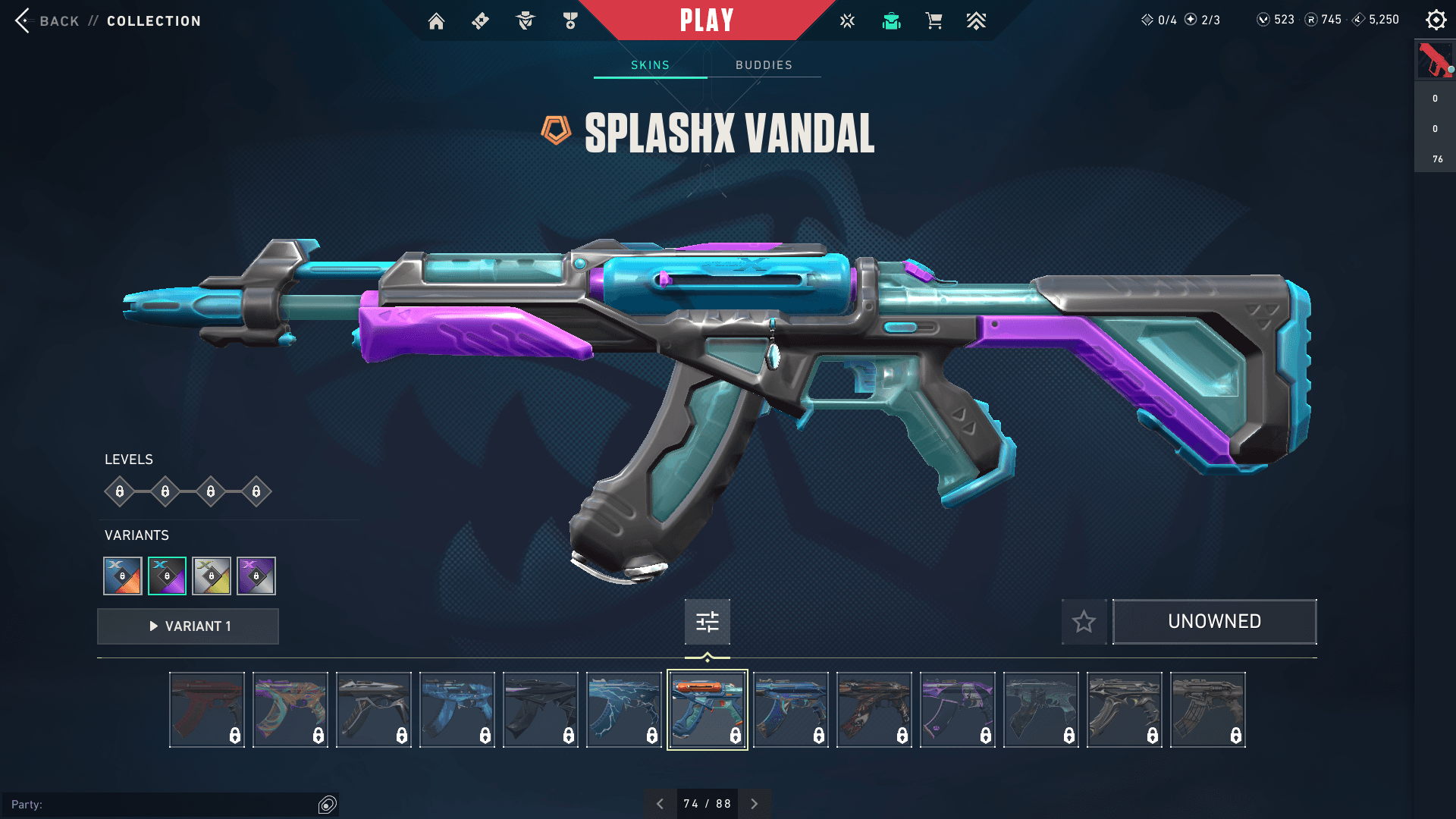Open the Career progression double-chevron icon
This screenshot has height=819, width=1456.
(977, 20)
